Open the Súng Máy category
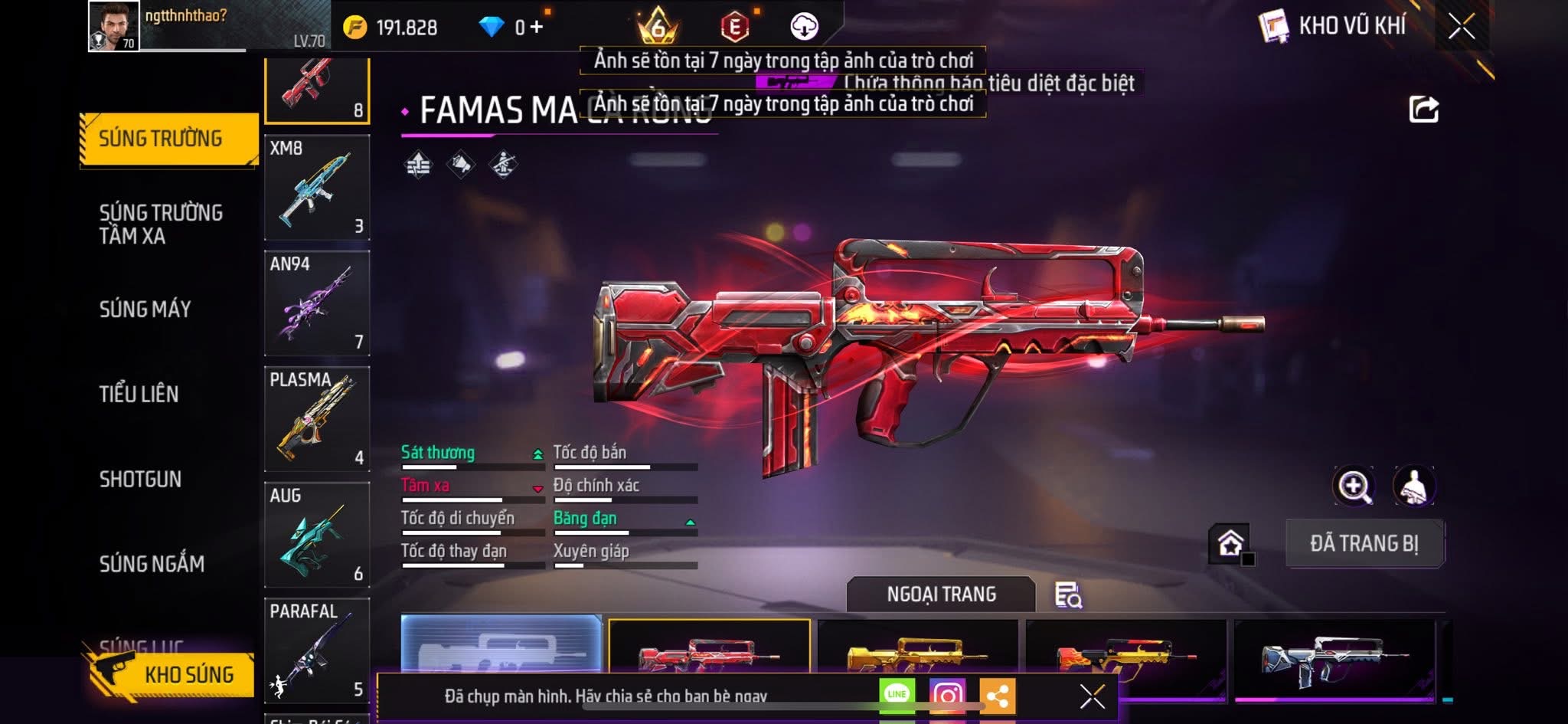The width and height of the screenshot is (1568, 724). click(145, 309)
